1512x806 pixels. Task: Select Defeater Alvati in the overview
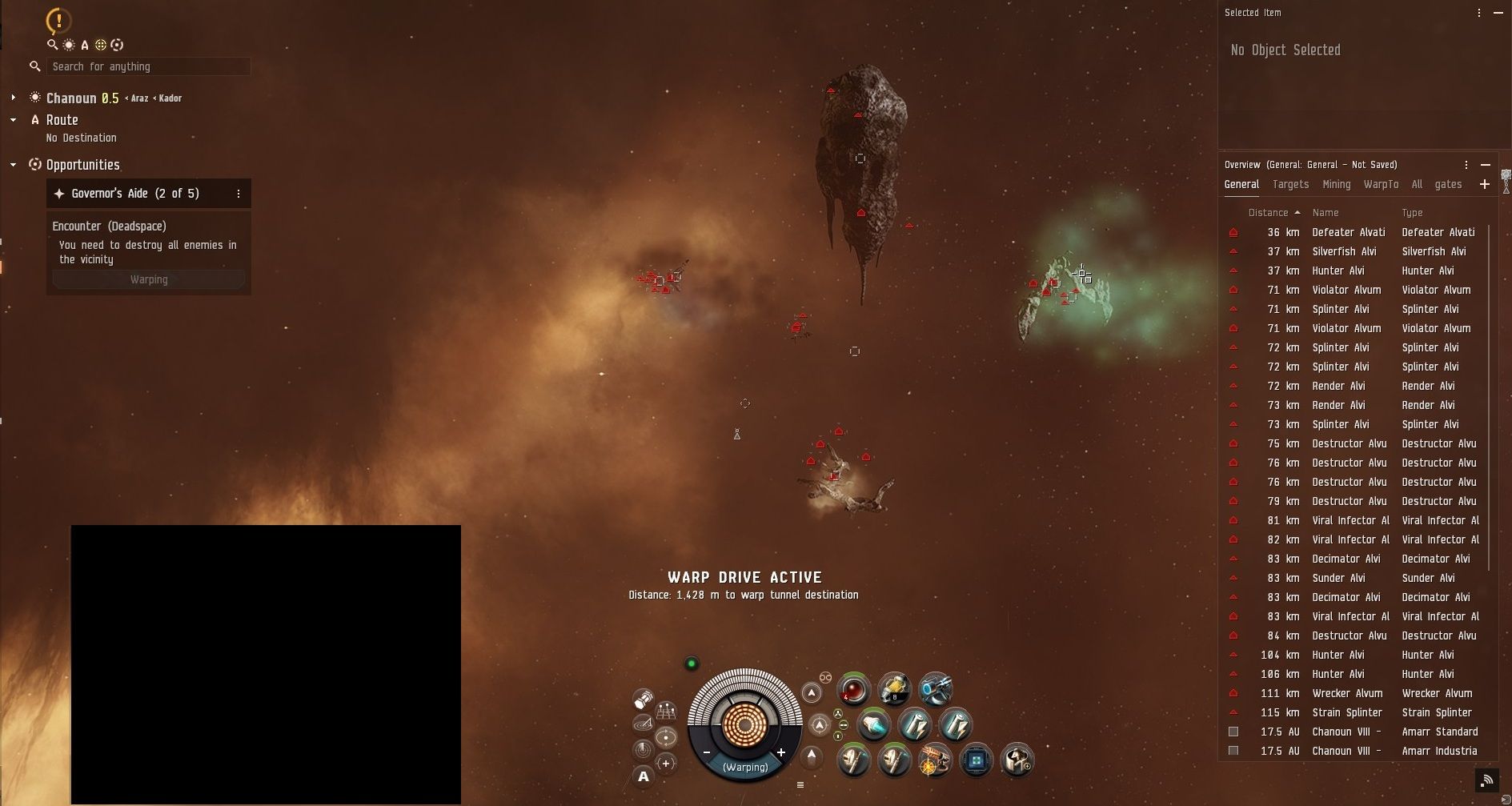pyautogui.click(x=1348, y=232)
